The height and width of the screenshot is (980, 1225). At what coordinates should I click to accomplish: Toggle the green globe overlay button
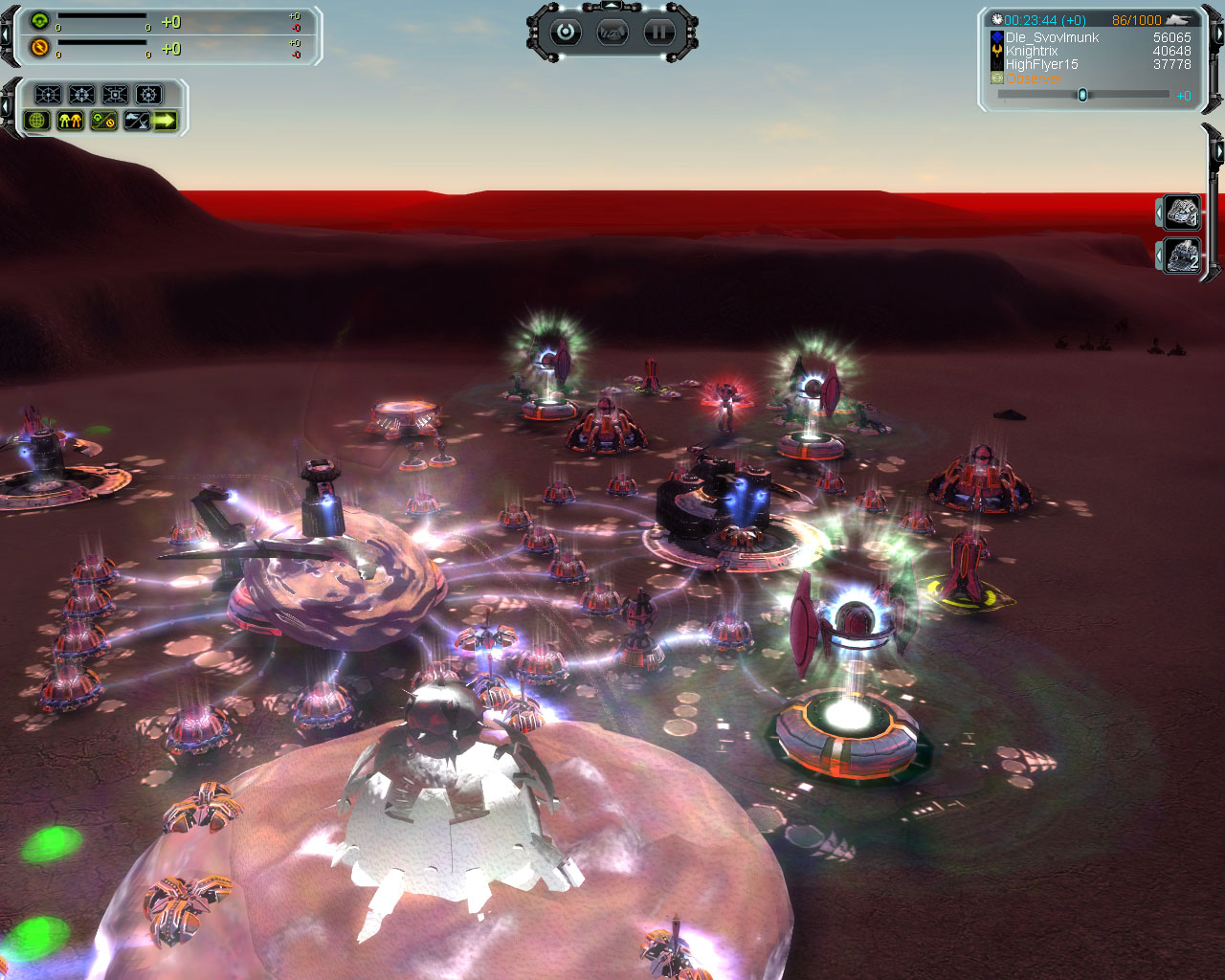pos(37,121)
